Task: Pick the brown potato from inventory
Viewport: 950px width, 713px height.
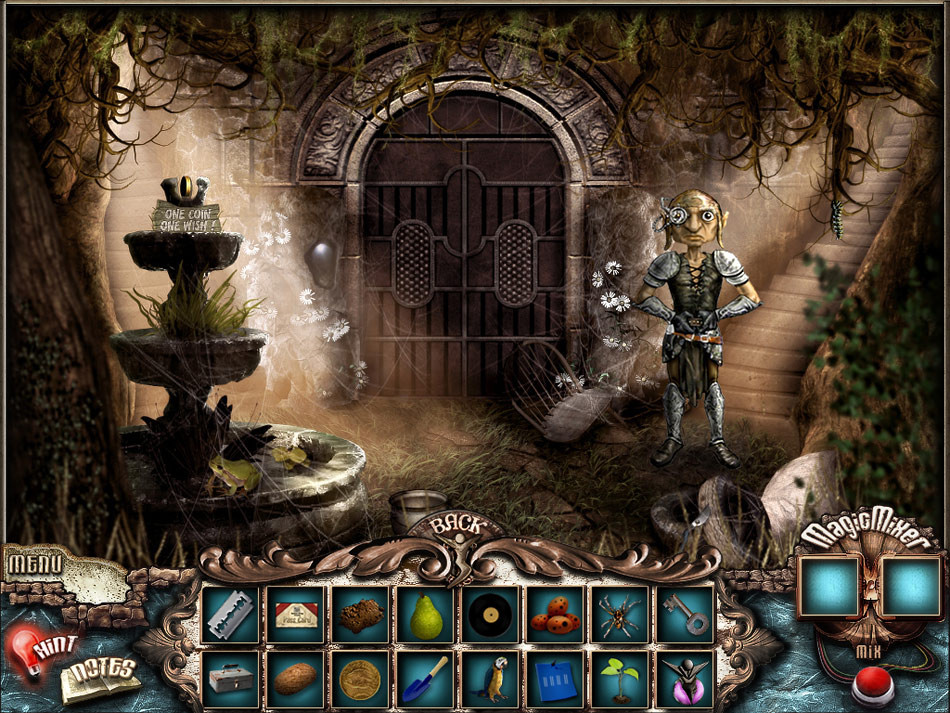Action: 296,679
